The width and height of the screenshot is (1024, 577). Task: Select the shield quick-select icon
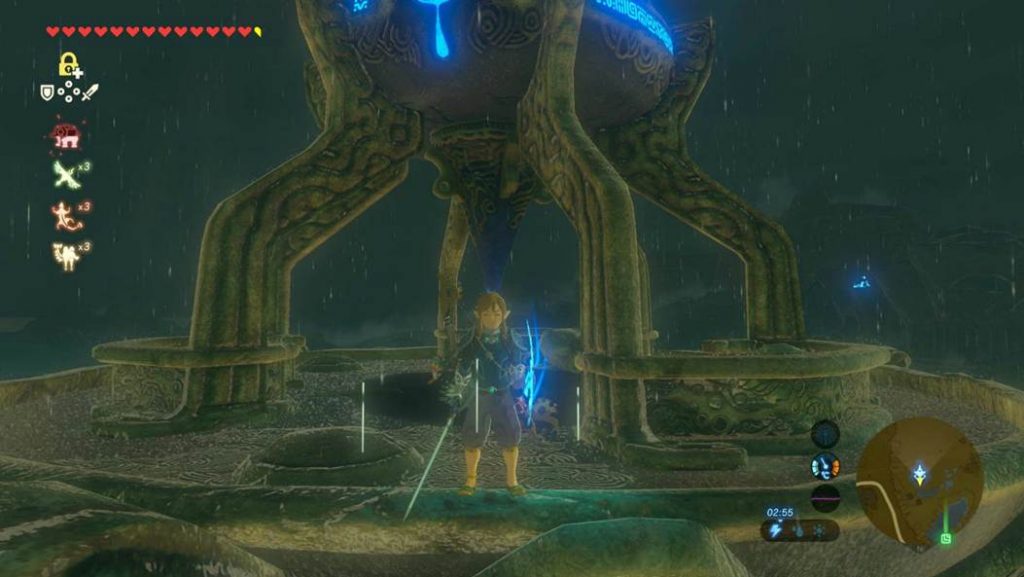[46, 92]
